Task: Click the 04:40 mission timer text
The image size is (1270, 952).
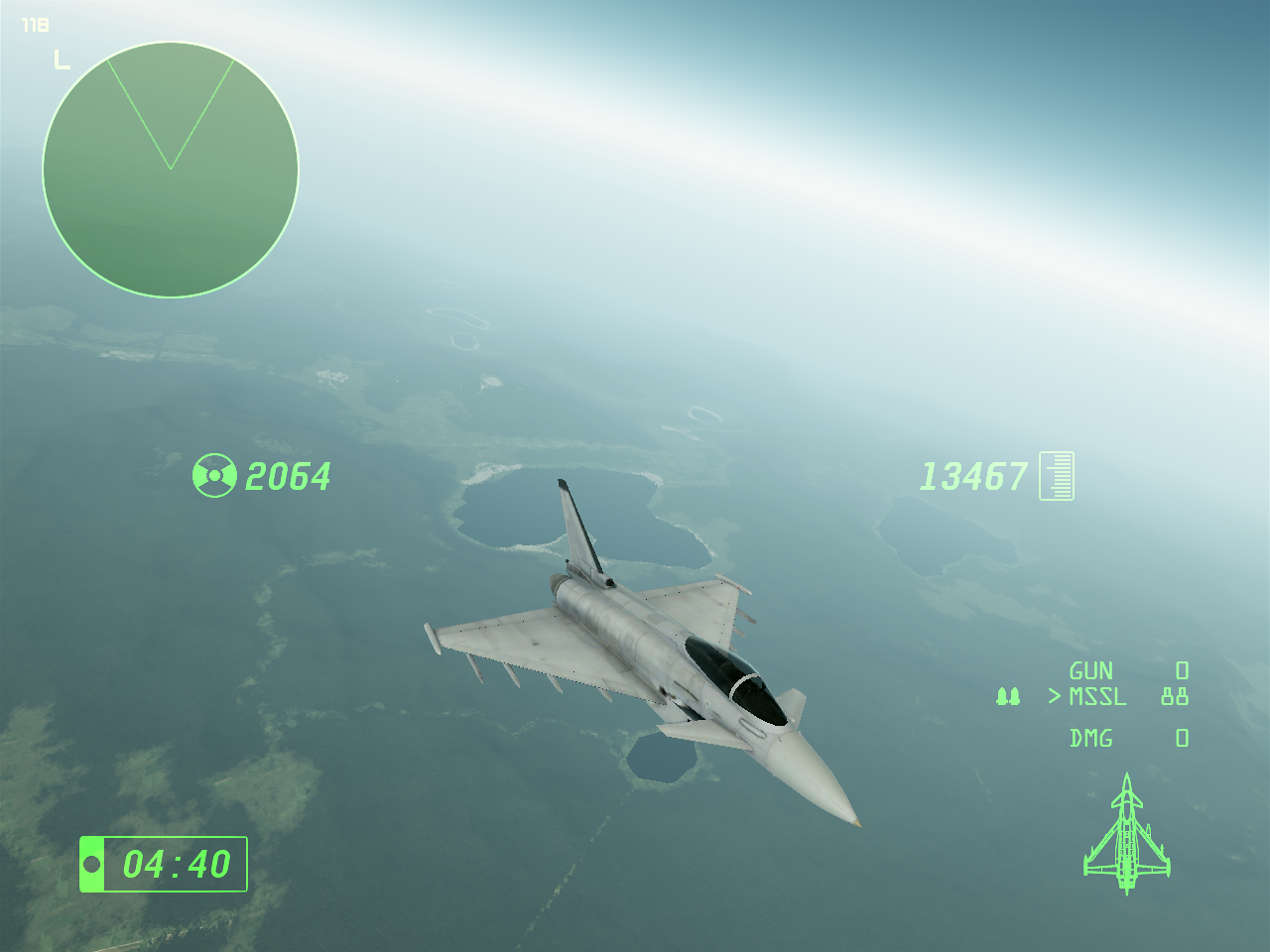Action: click(176, 863)
